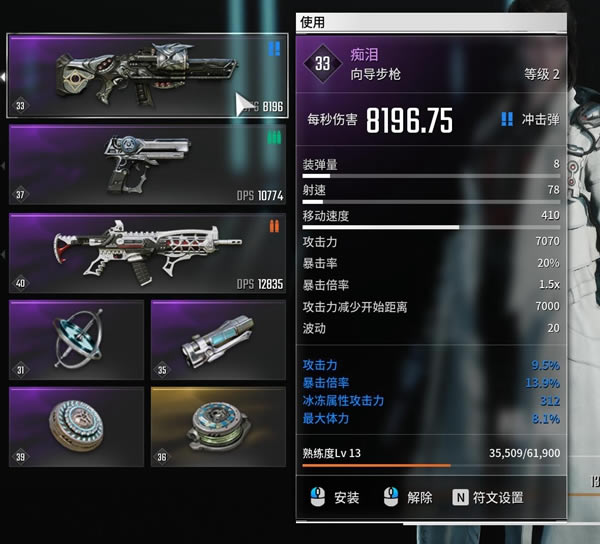Viewport: 600px width, 544px height.
Task: Select the level 40 rifle, DPS 12835
Action: pyautogui.click(x=147, y=253)
